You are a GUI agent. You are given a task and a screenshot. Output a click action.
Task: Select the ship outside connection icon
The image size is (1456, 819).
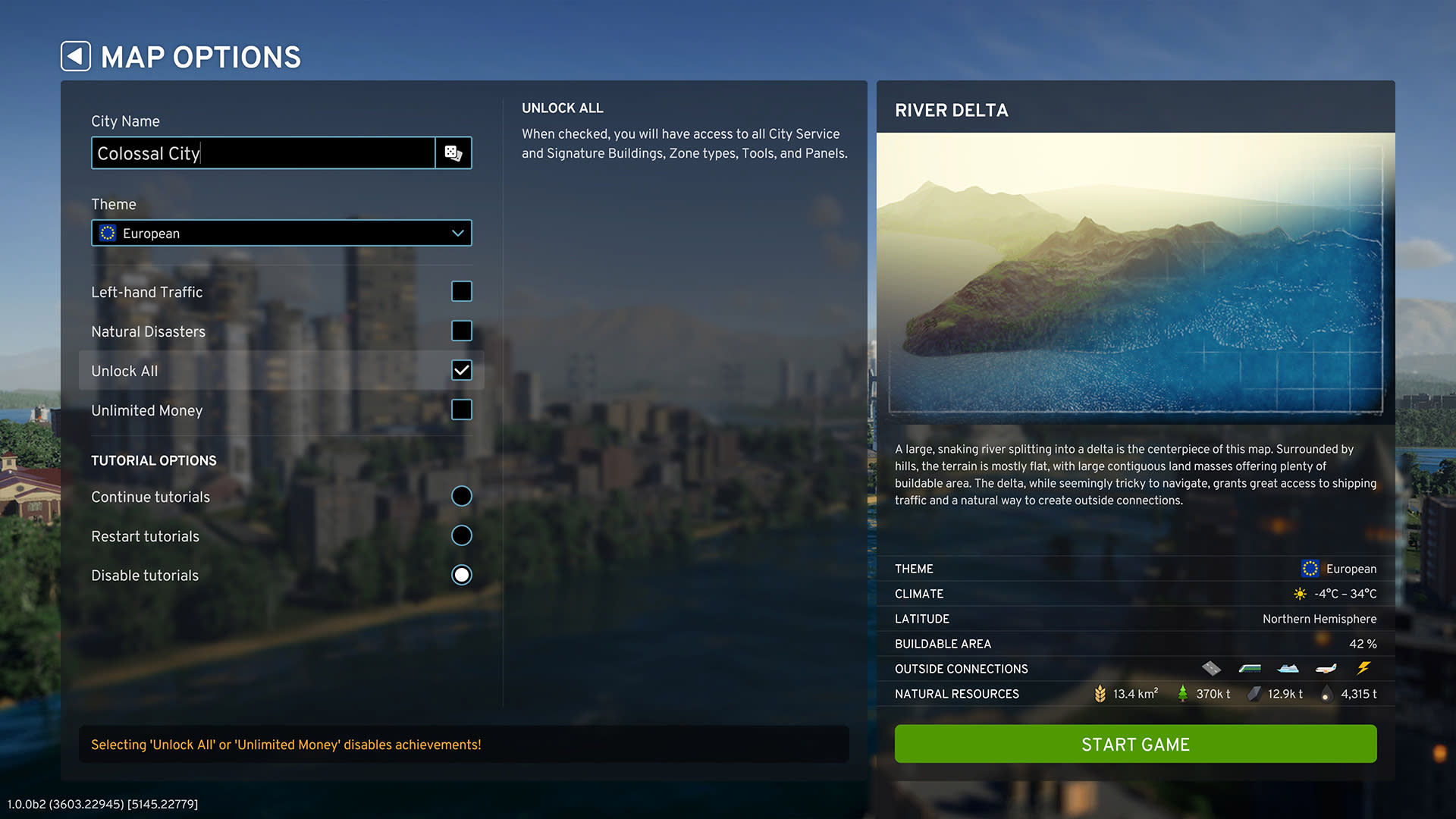point(1288,668)
